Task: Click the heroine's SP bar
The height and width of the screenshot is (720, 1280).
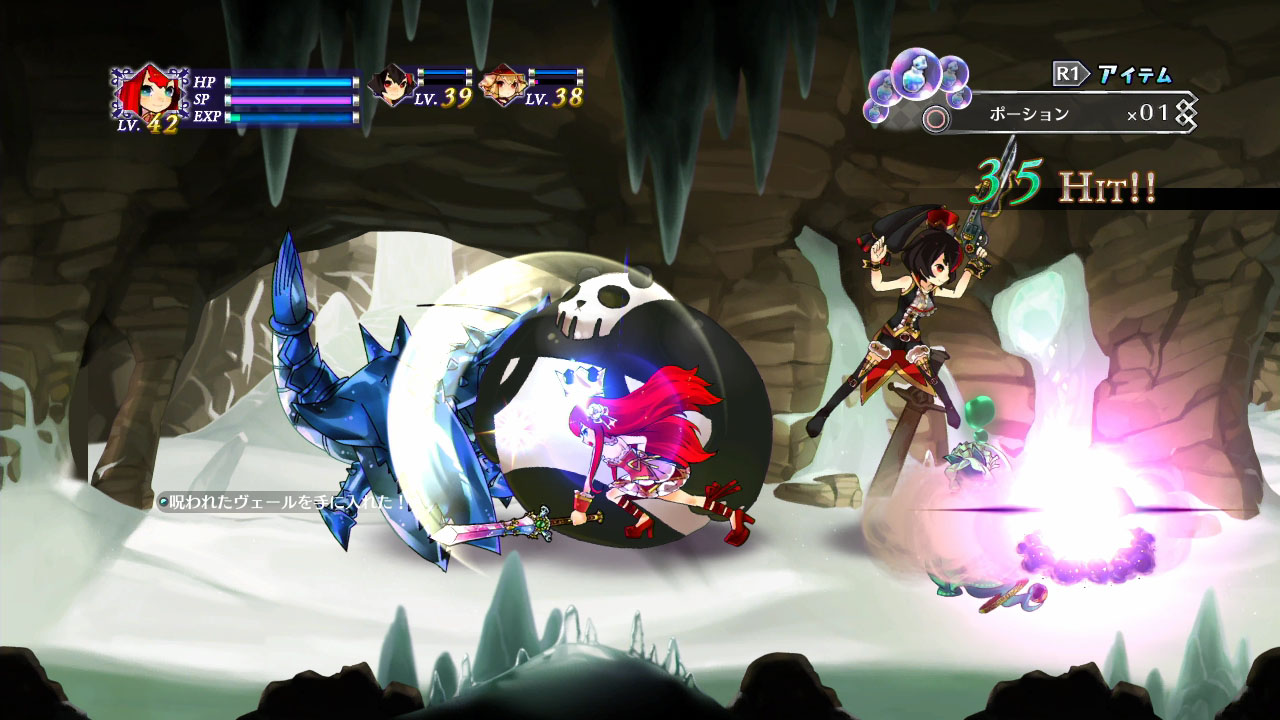Action: 290,101
